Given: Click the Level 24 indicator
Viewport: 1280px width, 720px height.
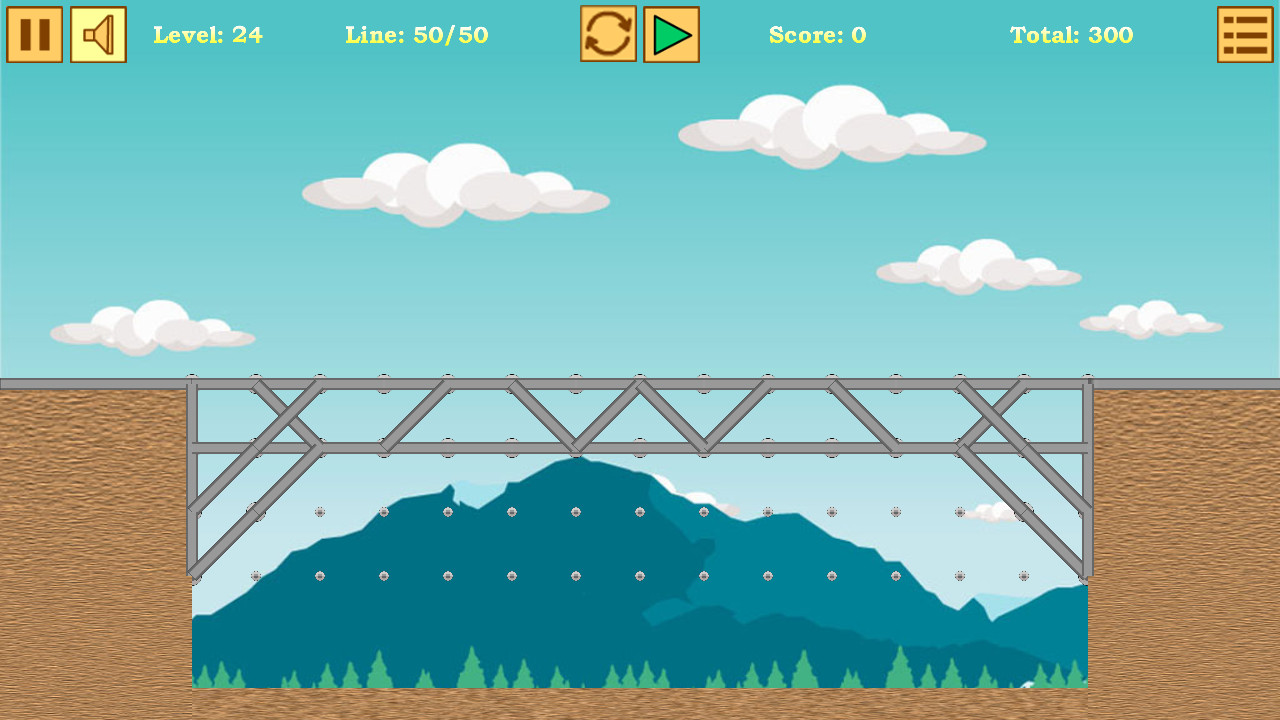Looking at the screenshot, I should point(208,35).
